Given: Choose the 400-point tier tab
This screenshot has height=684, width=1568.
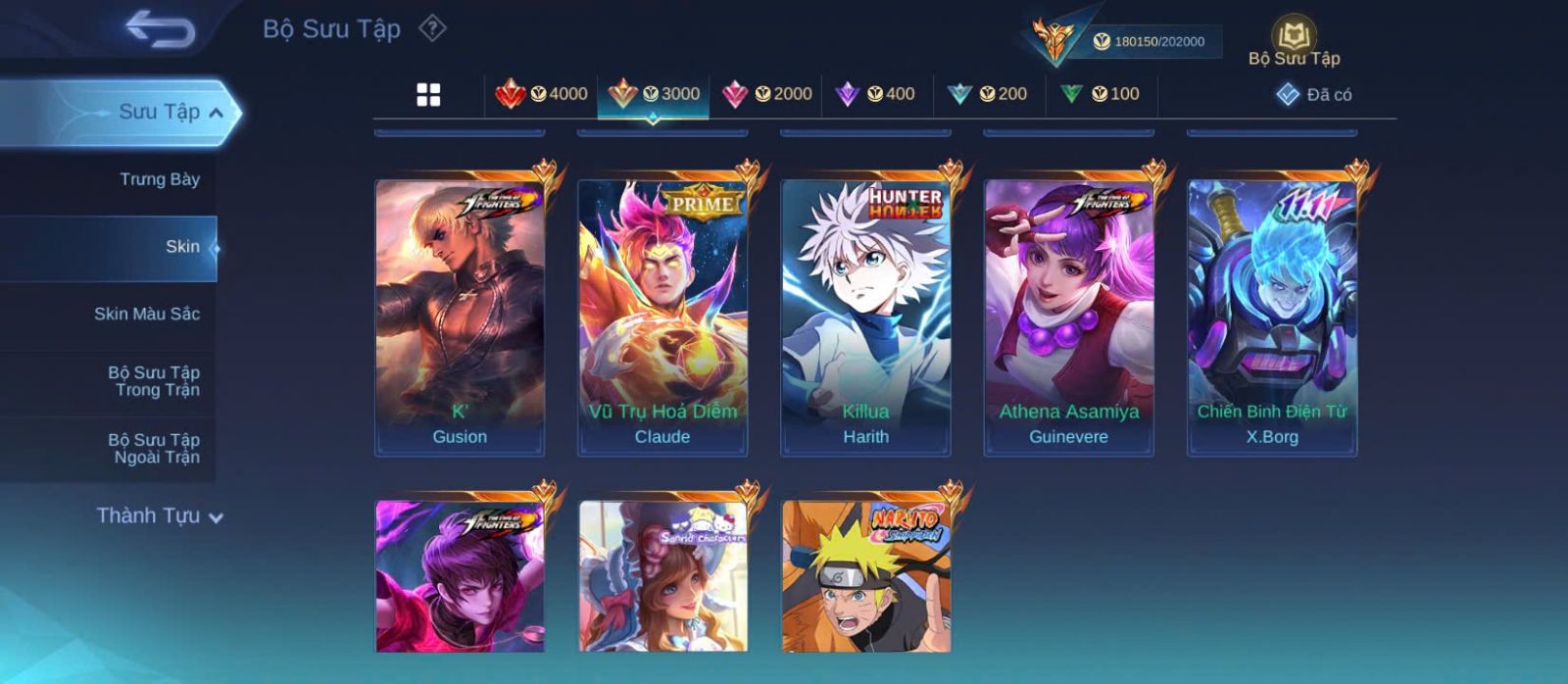Looking at the screenshot, I should click(x=875, y=94).
